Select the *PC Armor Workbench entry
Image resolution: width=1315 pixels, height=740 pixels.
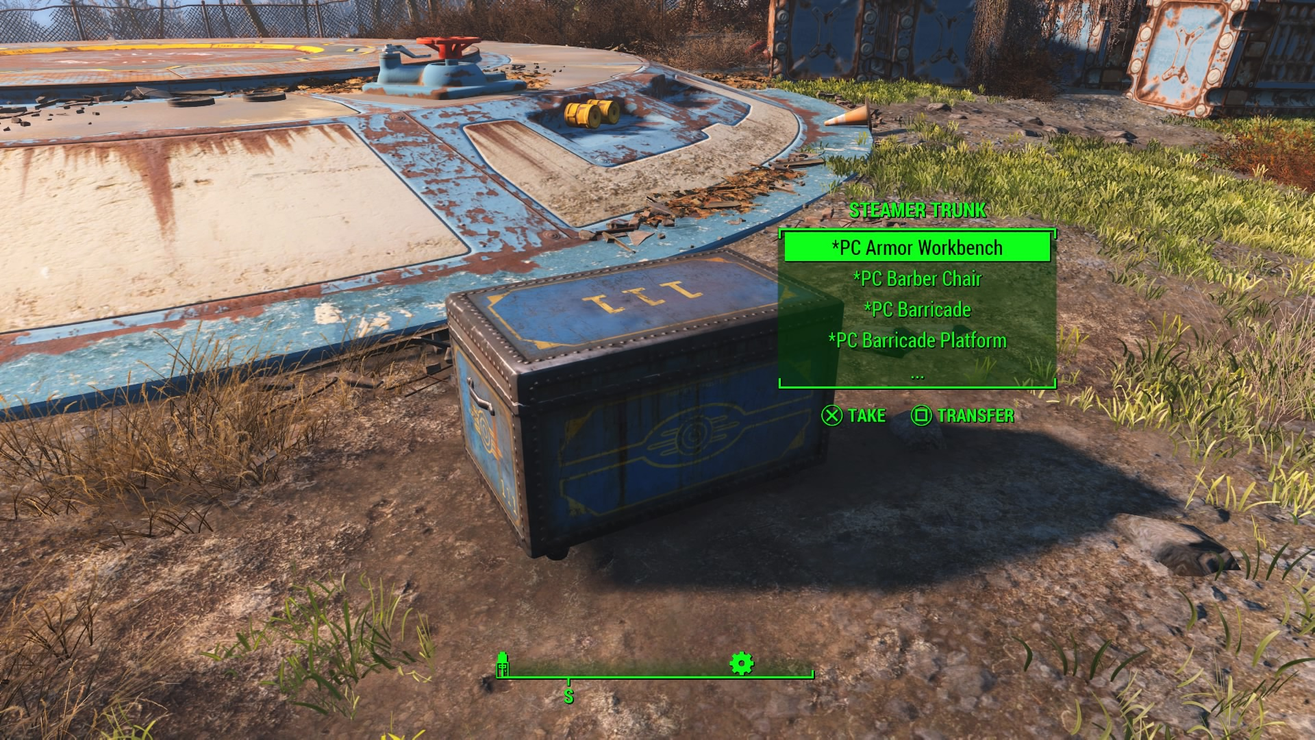tap(917, 247)
